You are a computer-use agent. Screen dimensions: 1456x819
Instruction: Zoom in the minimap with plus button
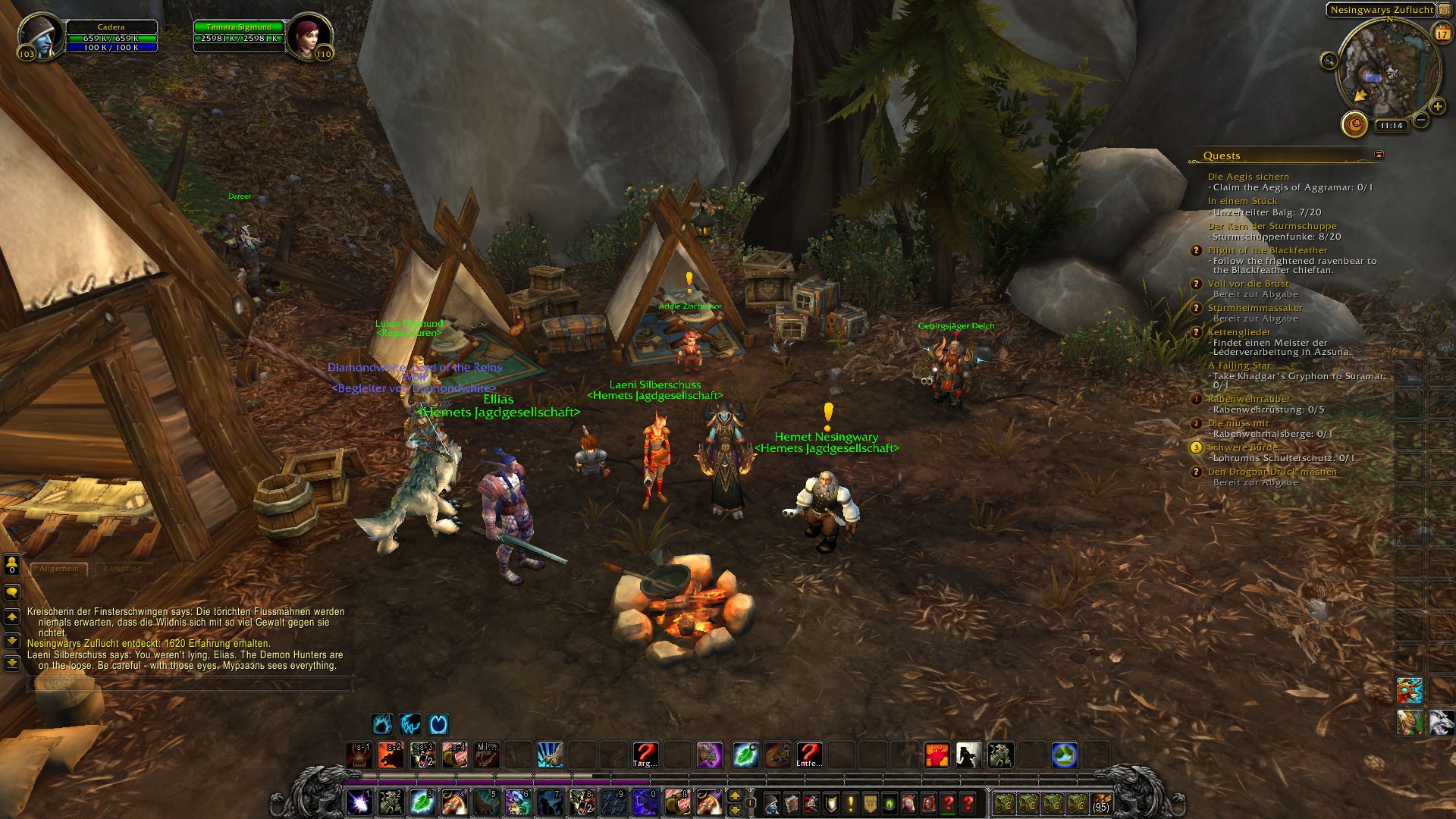click(x=1437, y=107)
